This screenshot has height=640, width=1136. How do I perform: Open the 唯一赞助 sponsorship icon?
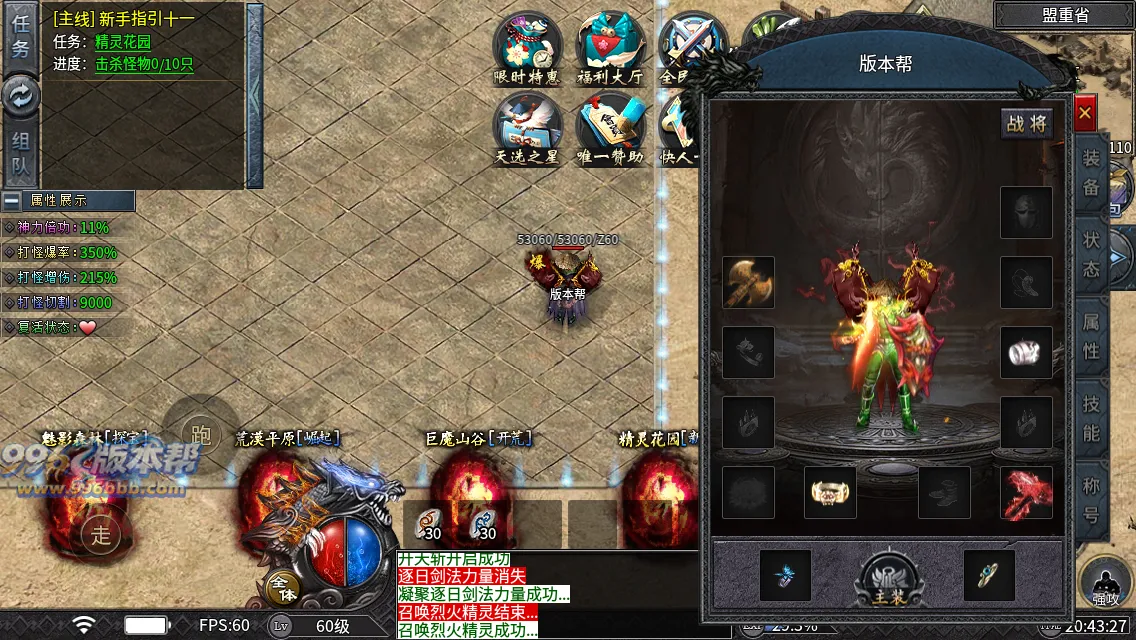(610, 129)
